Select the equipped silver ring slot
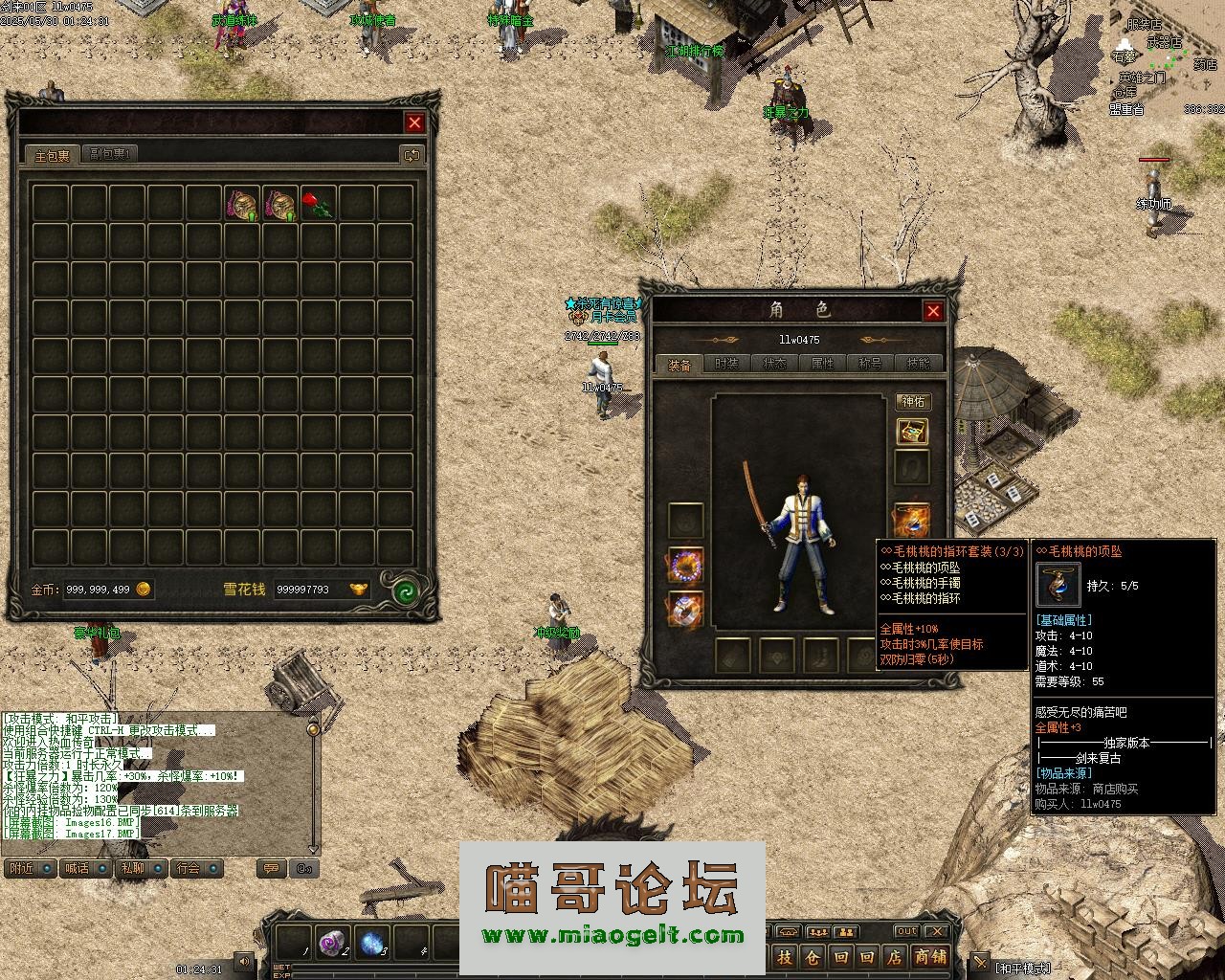The height and width of the screenshot is (980, 1225). click(685, 610)
